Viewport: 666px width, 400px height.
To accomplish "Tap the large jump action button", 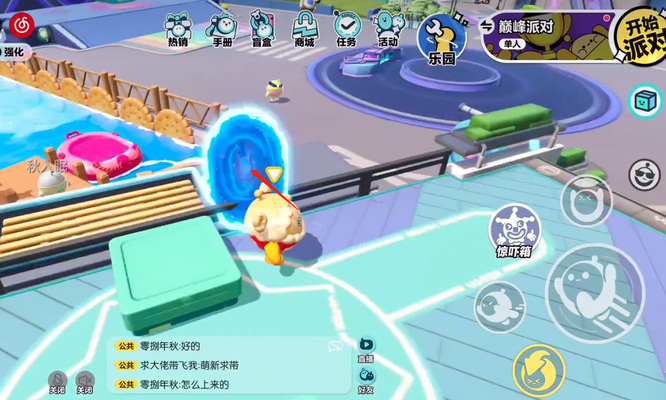I will pyautogui.click(x=594, y=292).
